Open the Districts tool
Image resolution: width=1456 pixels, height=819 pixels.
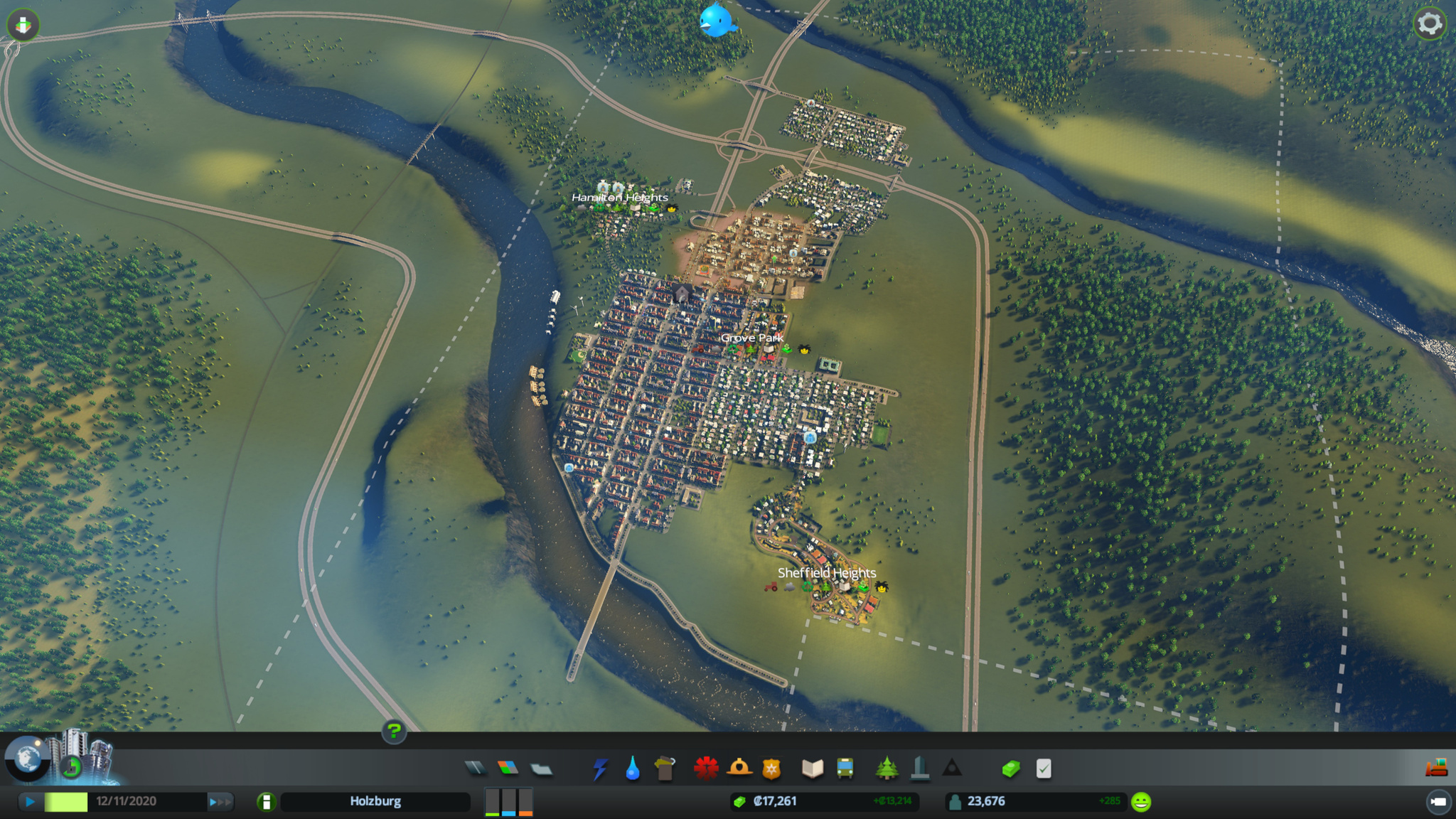pos(542,769)
